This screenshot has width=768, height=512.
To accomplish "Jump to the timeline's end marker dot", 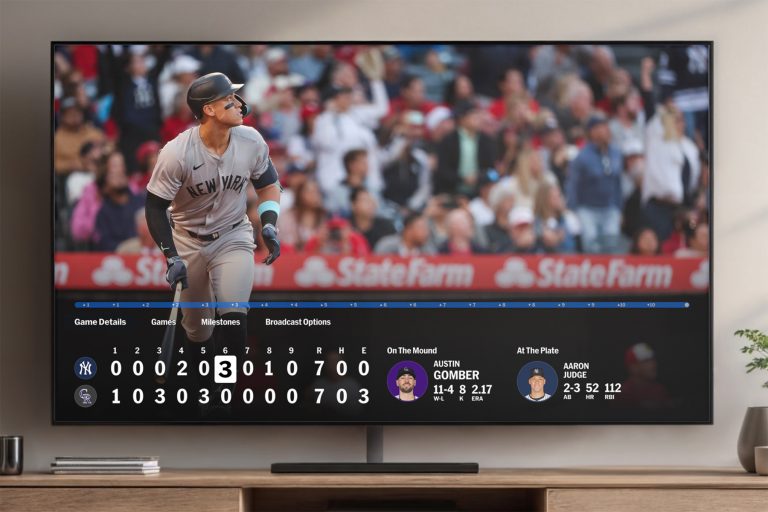I will [686, 304].
